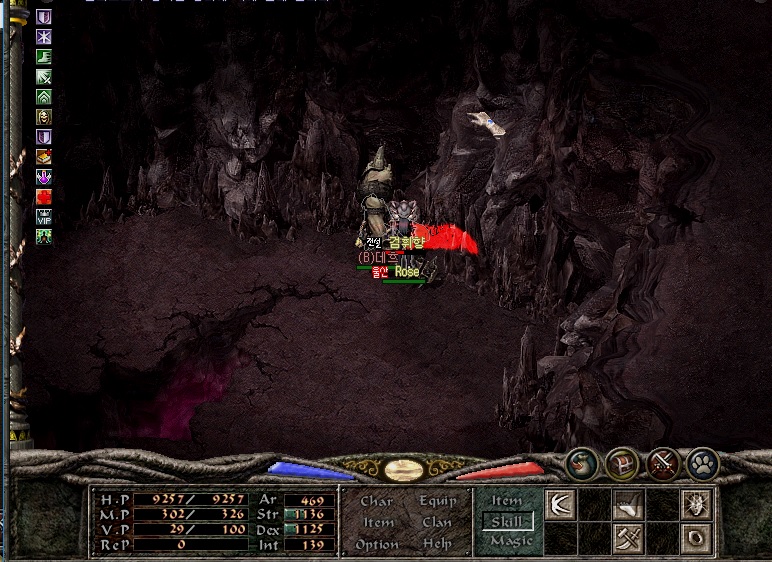The image size is (772, 562).
Task: Open the Equip menu
Action: (437, 501)
